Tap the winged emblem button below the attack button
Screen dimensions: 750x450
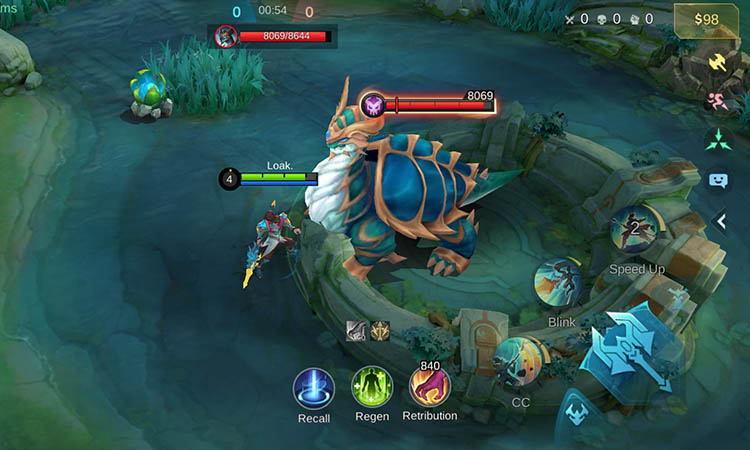coord(576,412)
